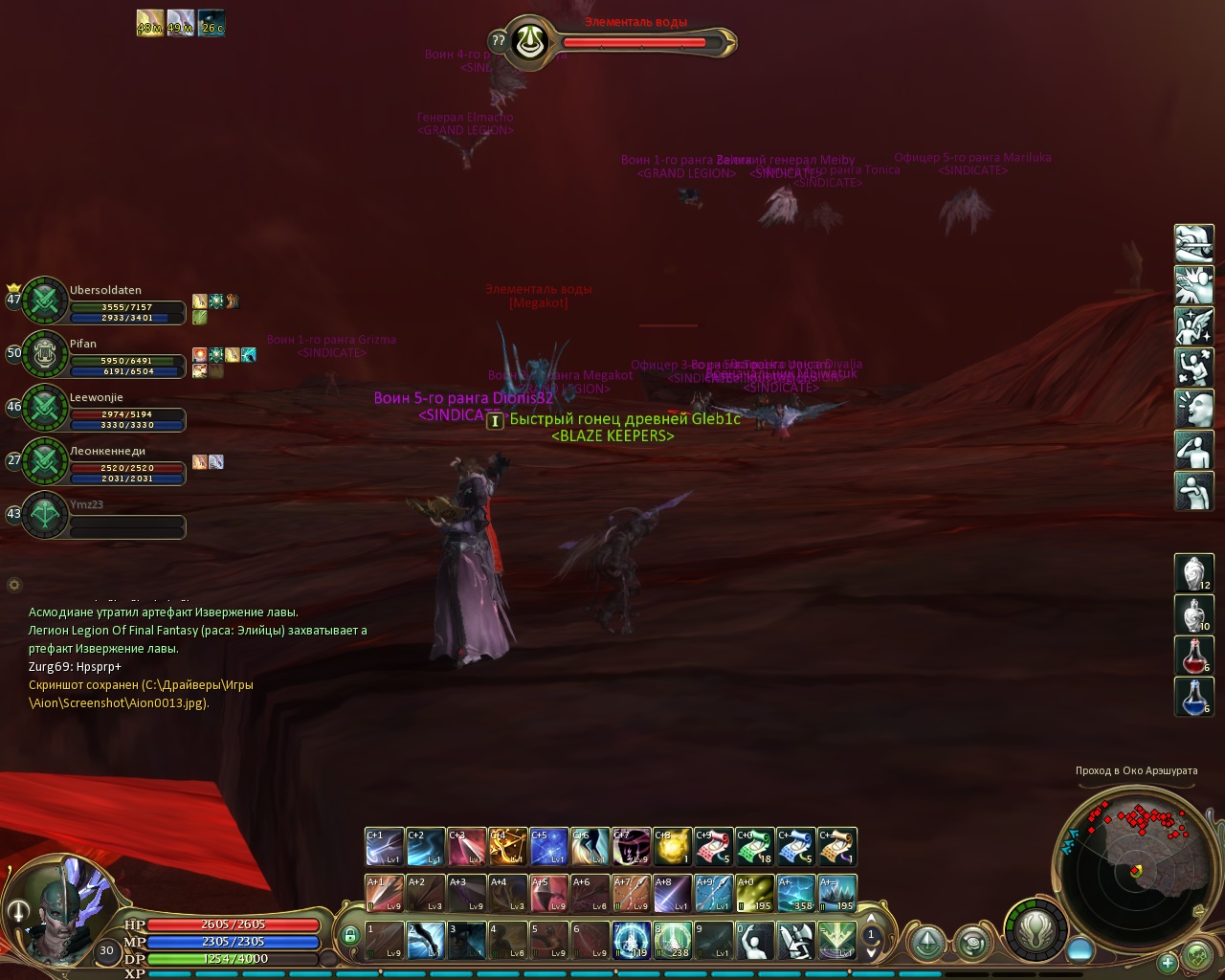
Task: Open the chat settings gear
Action: (13, 584)
